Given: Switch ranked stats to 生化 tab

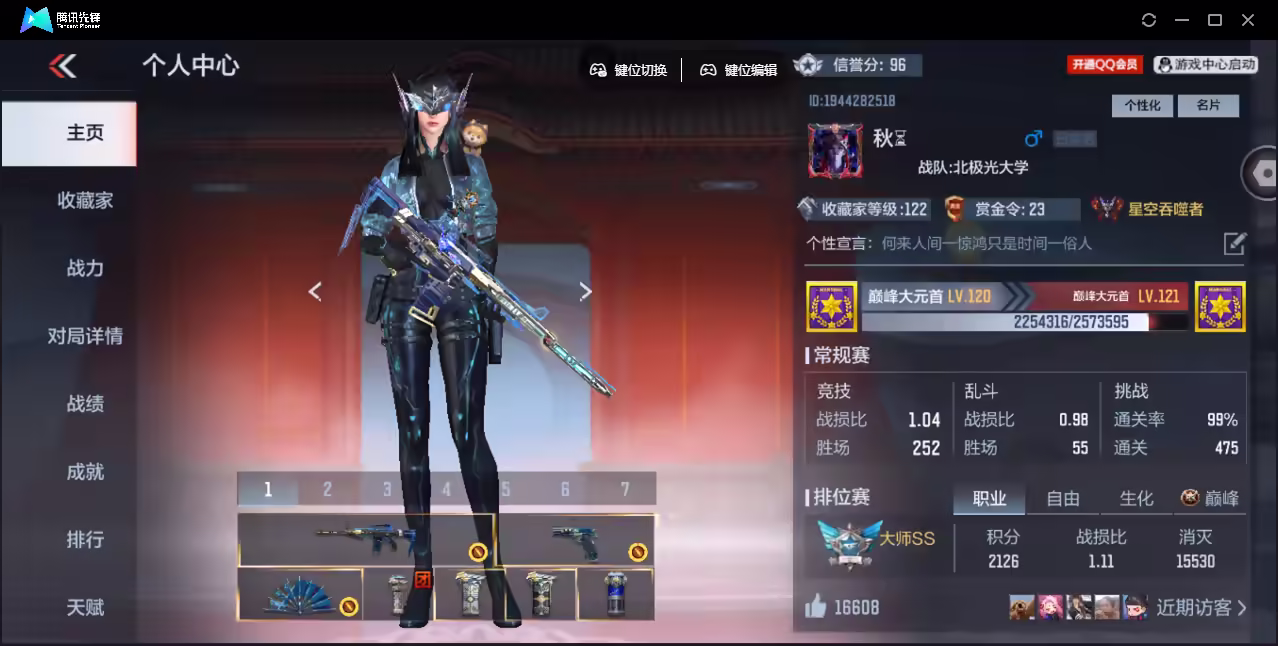Looking at the screenshot, I should click(1136, 498).
